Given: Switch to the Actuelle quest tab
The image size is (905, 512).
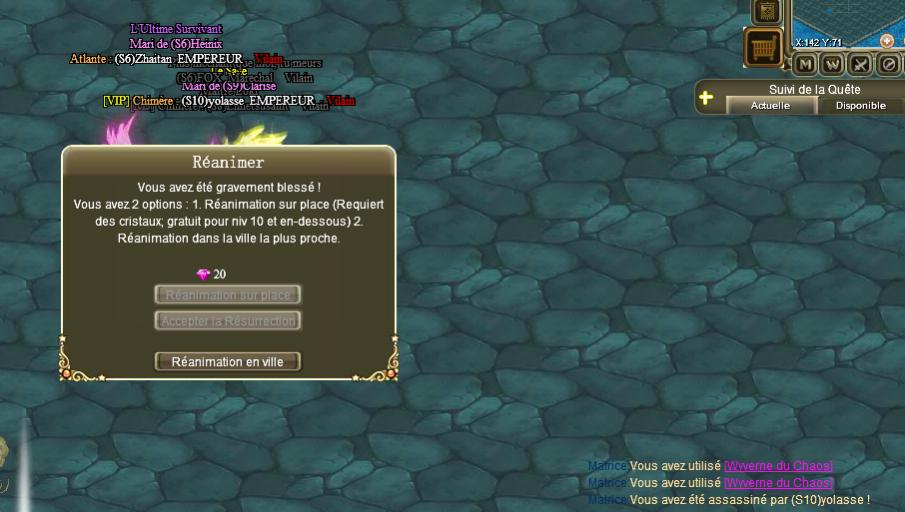Looking at the screenshot, I should (x=770, y=105).
